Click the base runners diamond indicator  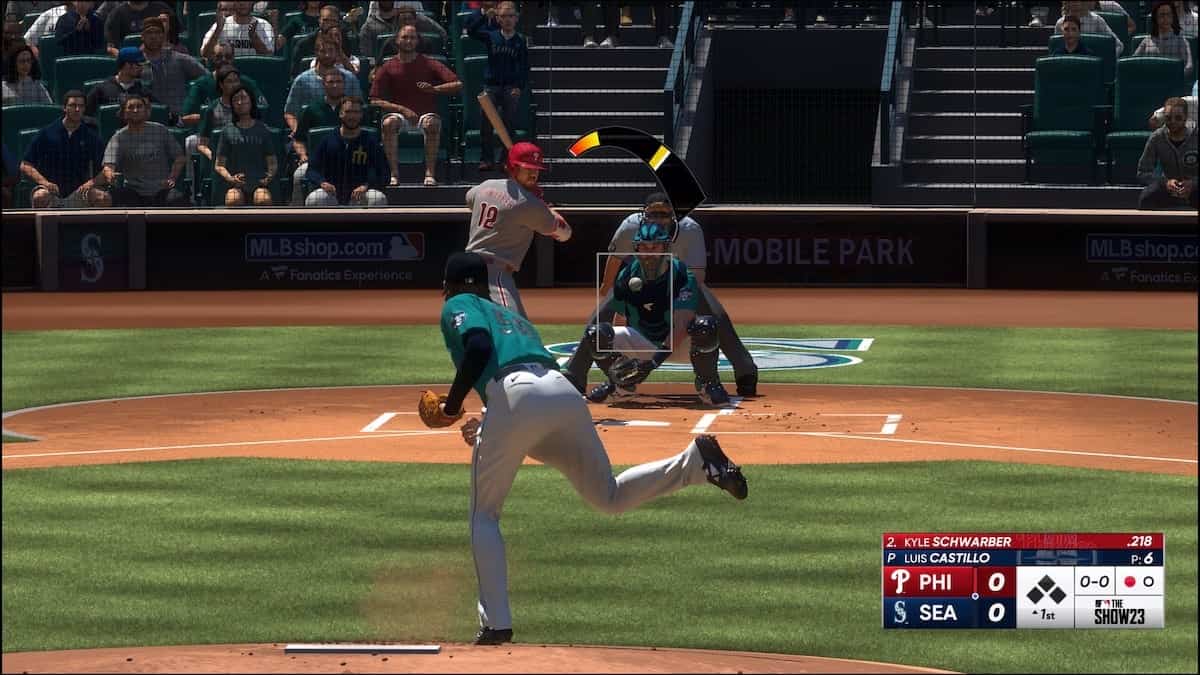tap(1045, 590)
